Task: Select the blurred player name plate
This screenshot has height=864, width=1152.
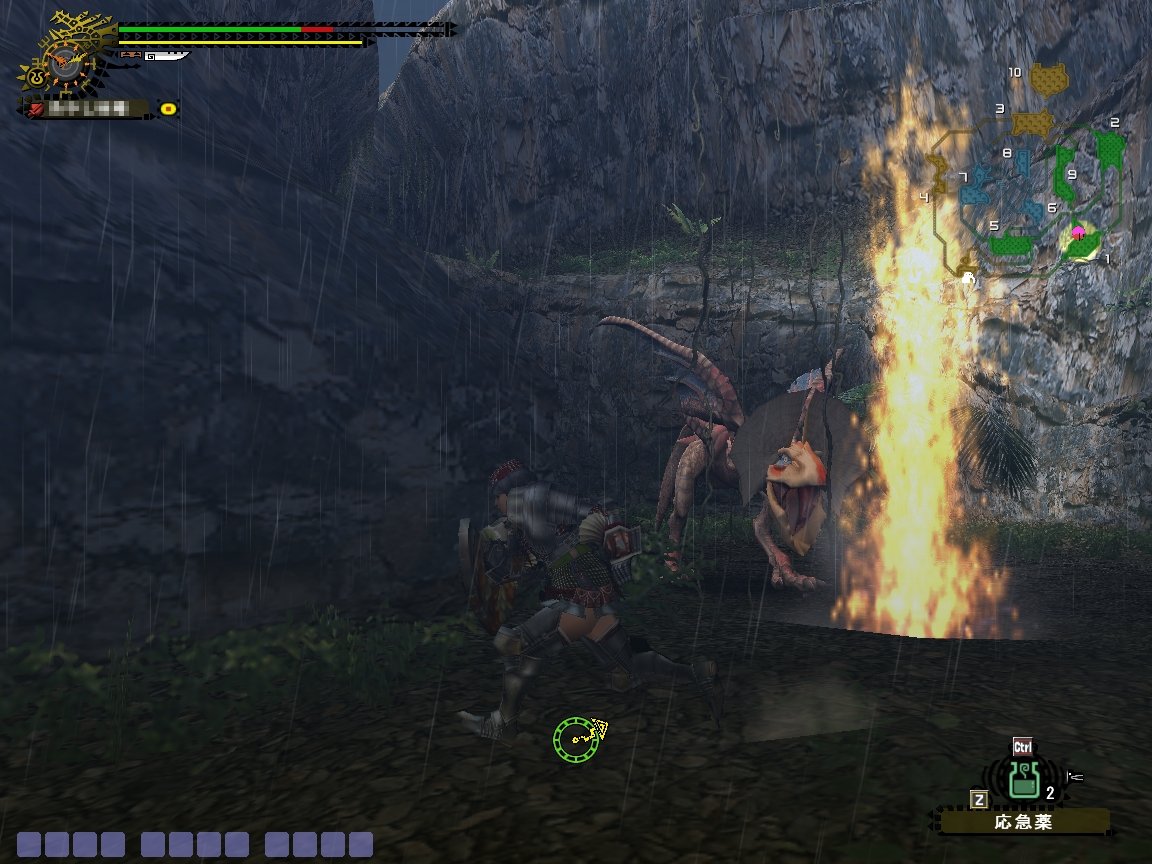Action: [x=88, y=108]
